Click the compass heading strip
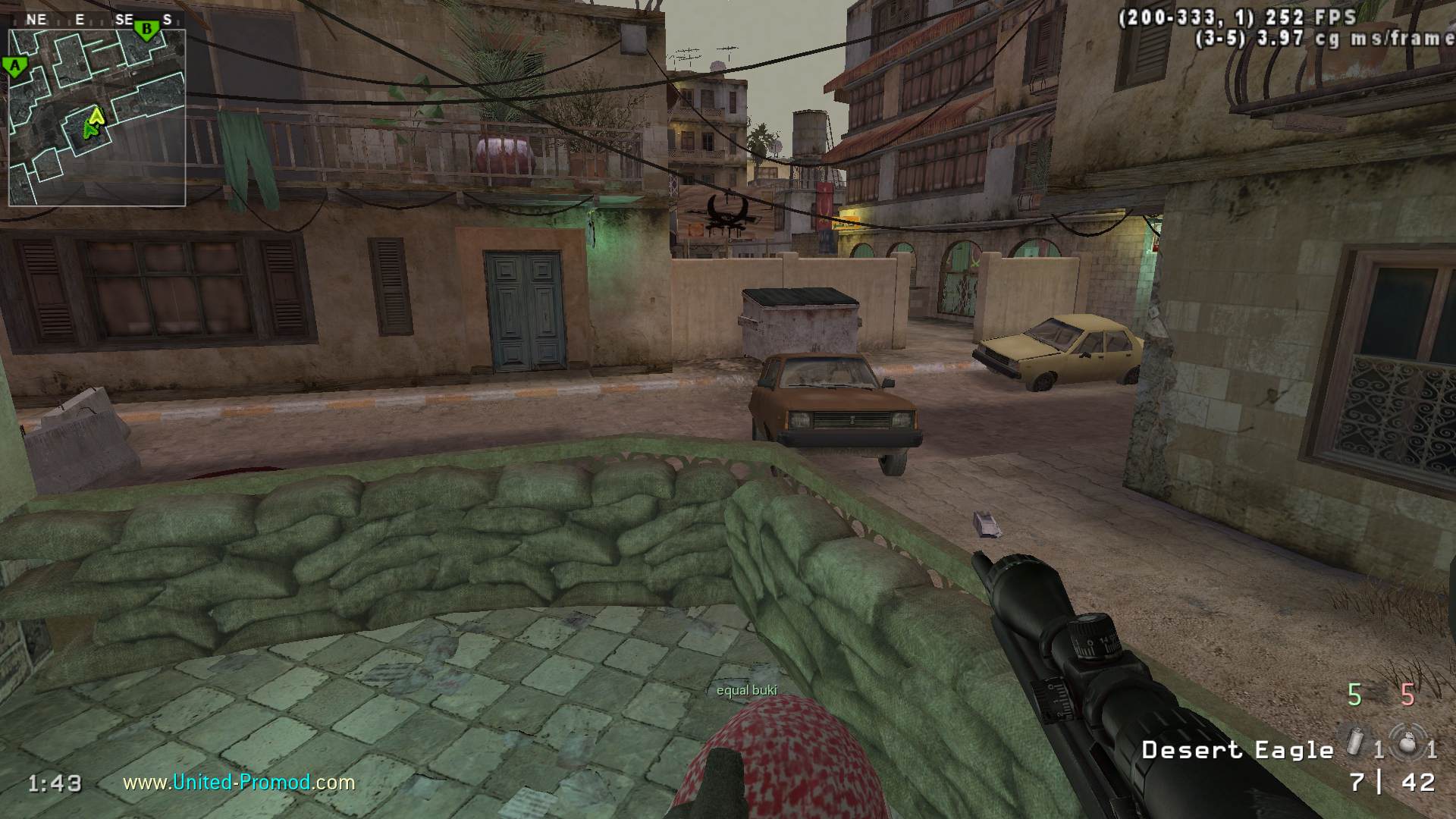This screenshot has height=819, width=1456. (97, 20)
